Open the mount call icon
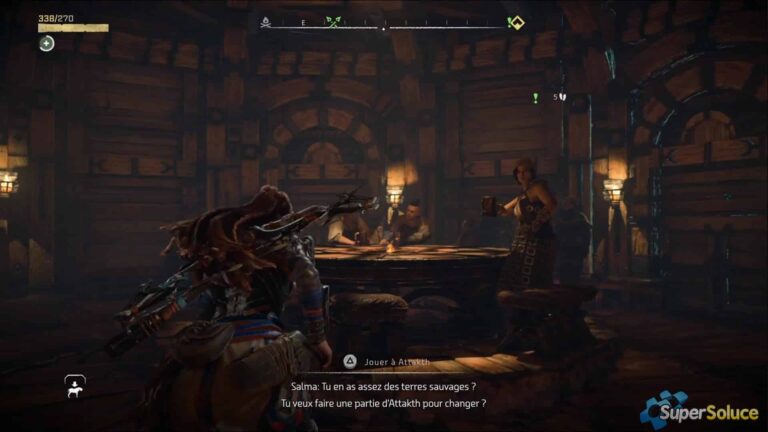This screenshot has width=768, height=432. coord(74,384)
